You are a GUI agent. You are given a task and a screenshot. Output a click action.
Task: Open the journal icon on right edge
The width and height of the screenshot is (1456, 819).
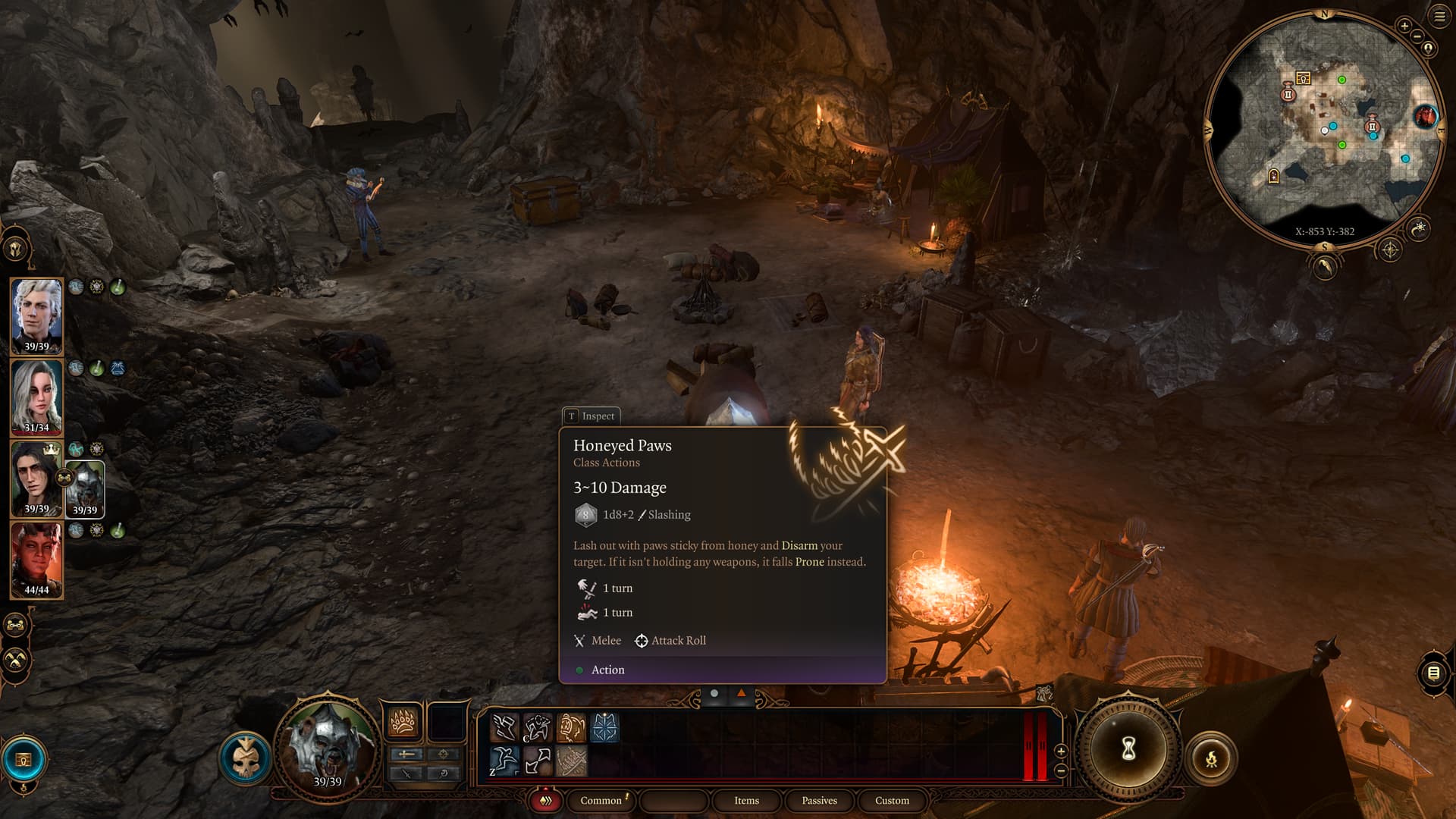point(1433,673)
